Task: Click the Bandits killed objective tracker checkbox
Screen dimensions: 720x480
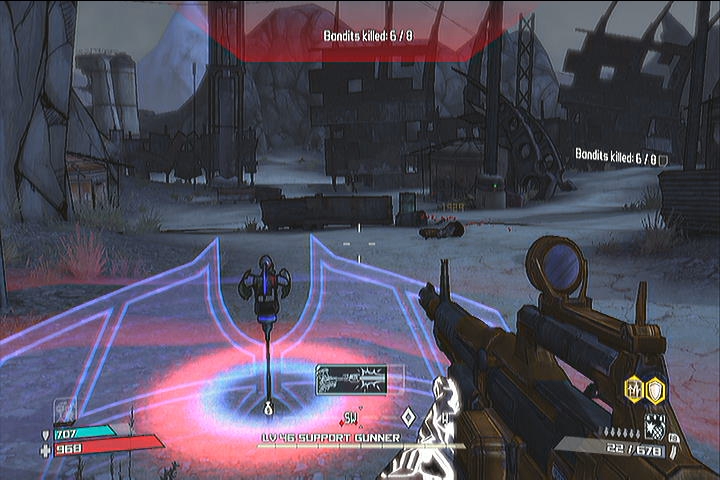Action: tap(663, 158)
